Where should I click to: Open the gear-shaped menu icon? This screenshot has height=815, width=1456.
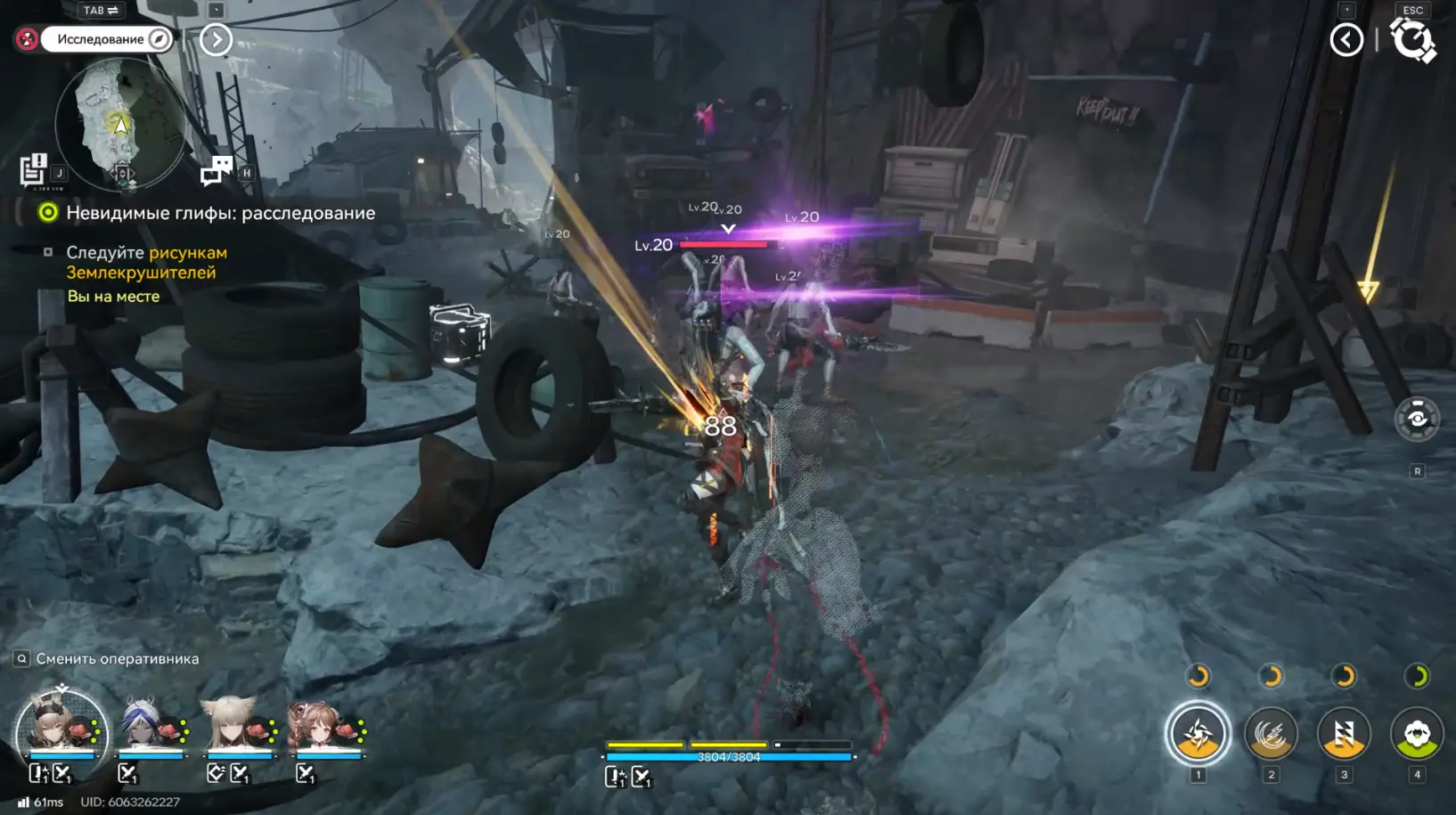click(x=1413, y=40)
